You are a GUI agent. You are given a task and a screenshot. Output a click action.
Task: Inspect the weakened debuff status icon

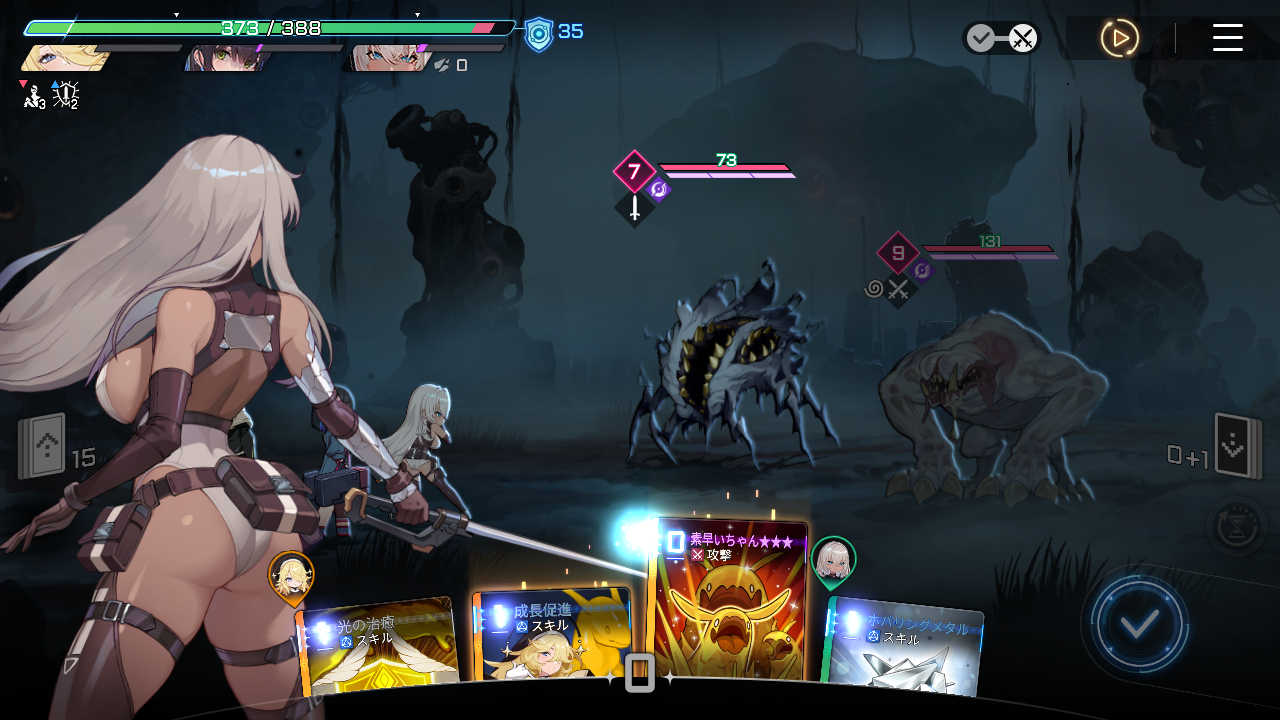[33, 96]
